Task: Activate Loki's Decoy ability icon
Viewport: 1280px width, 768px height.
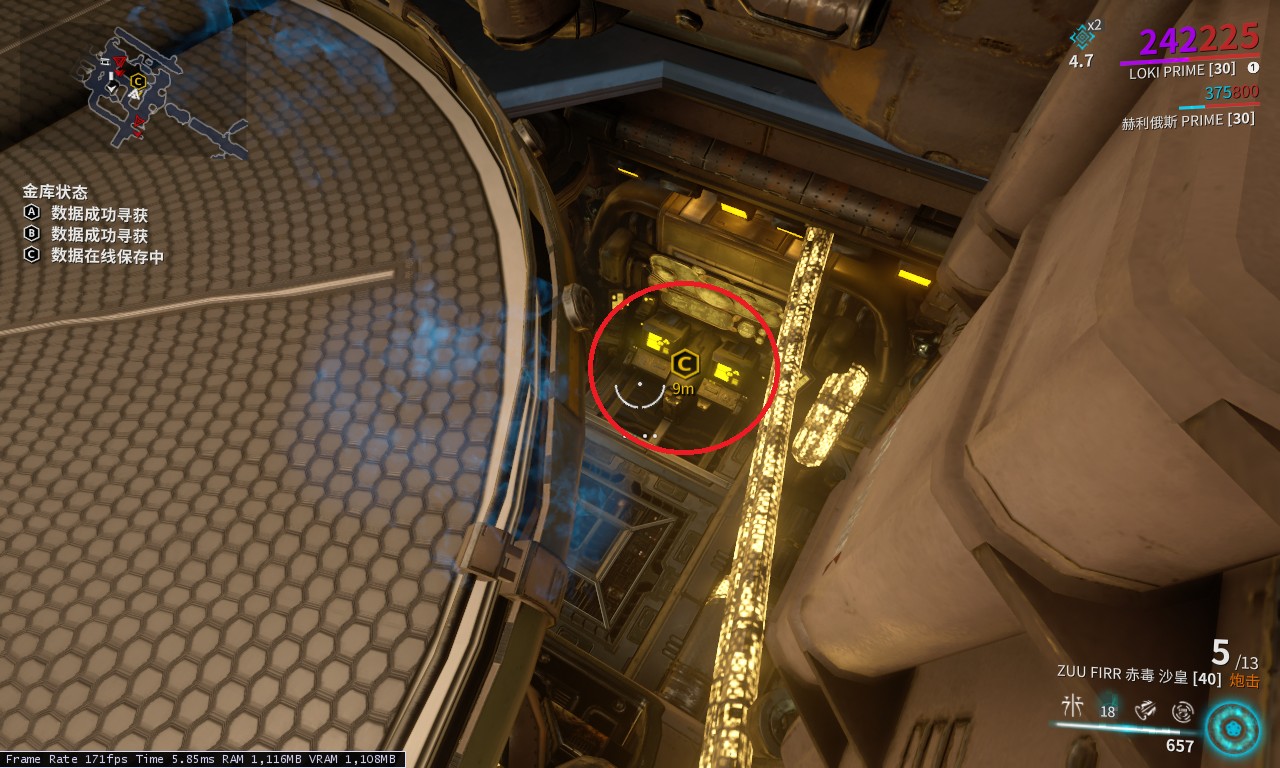Action: [x=1072, y=706]
